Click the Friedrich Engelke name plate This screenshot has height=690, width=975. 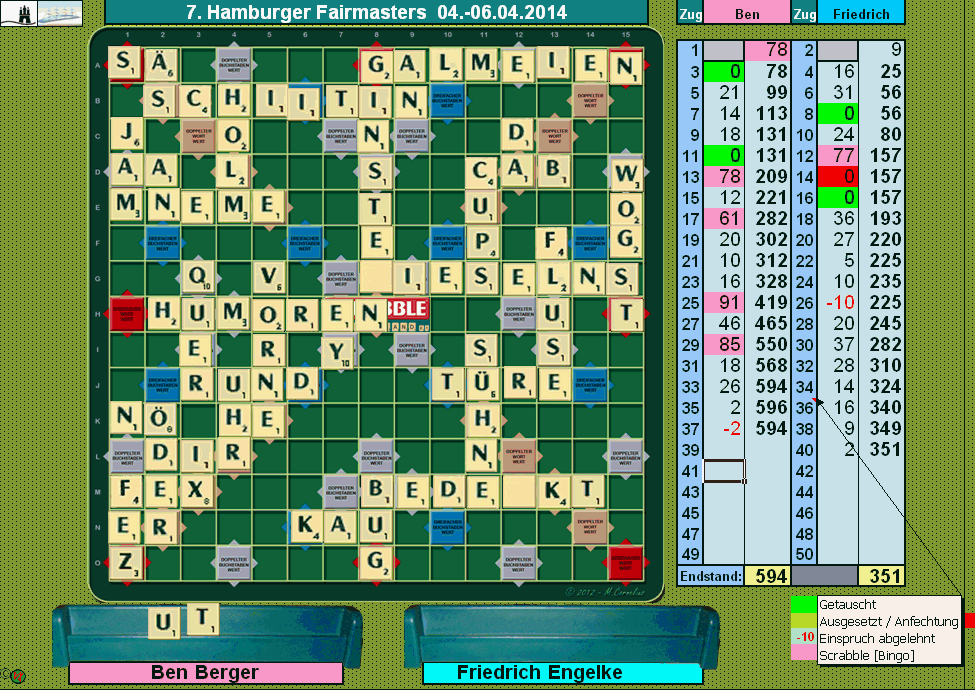point(540,673)
